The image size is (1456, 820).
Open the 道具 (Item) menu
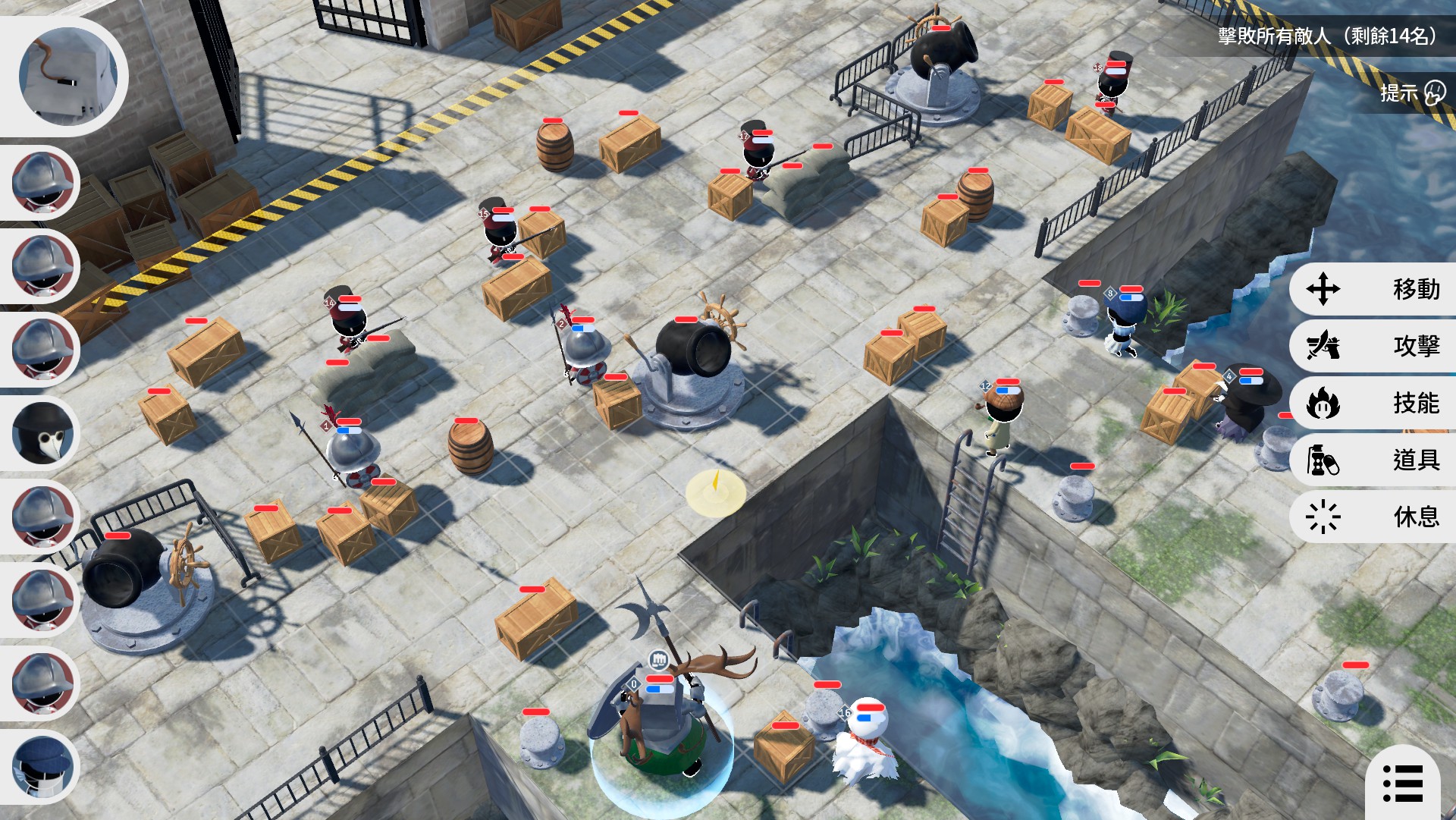coord(1373,460)
